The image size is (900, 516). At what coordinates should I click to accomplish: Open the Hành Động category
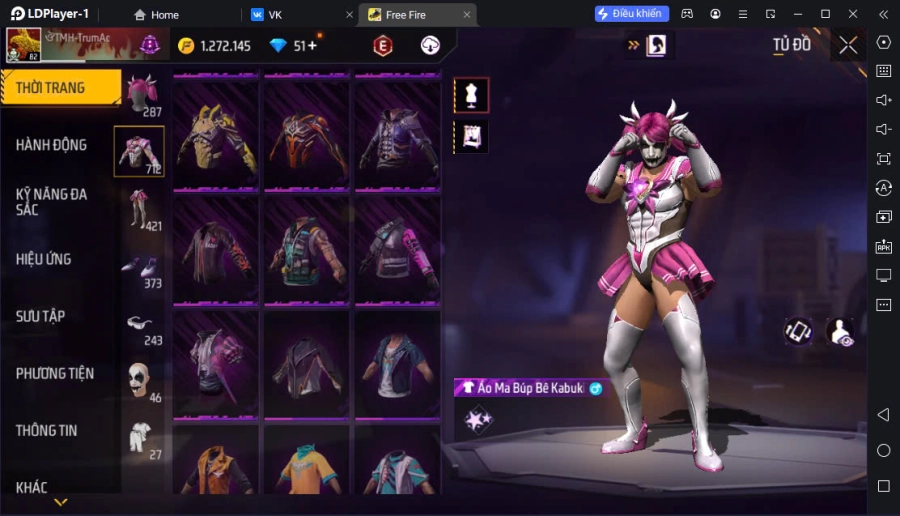pyautogui.click(x=52, y=145)
